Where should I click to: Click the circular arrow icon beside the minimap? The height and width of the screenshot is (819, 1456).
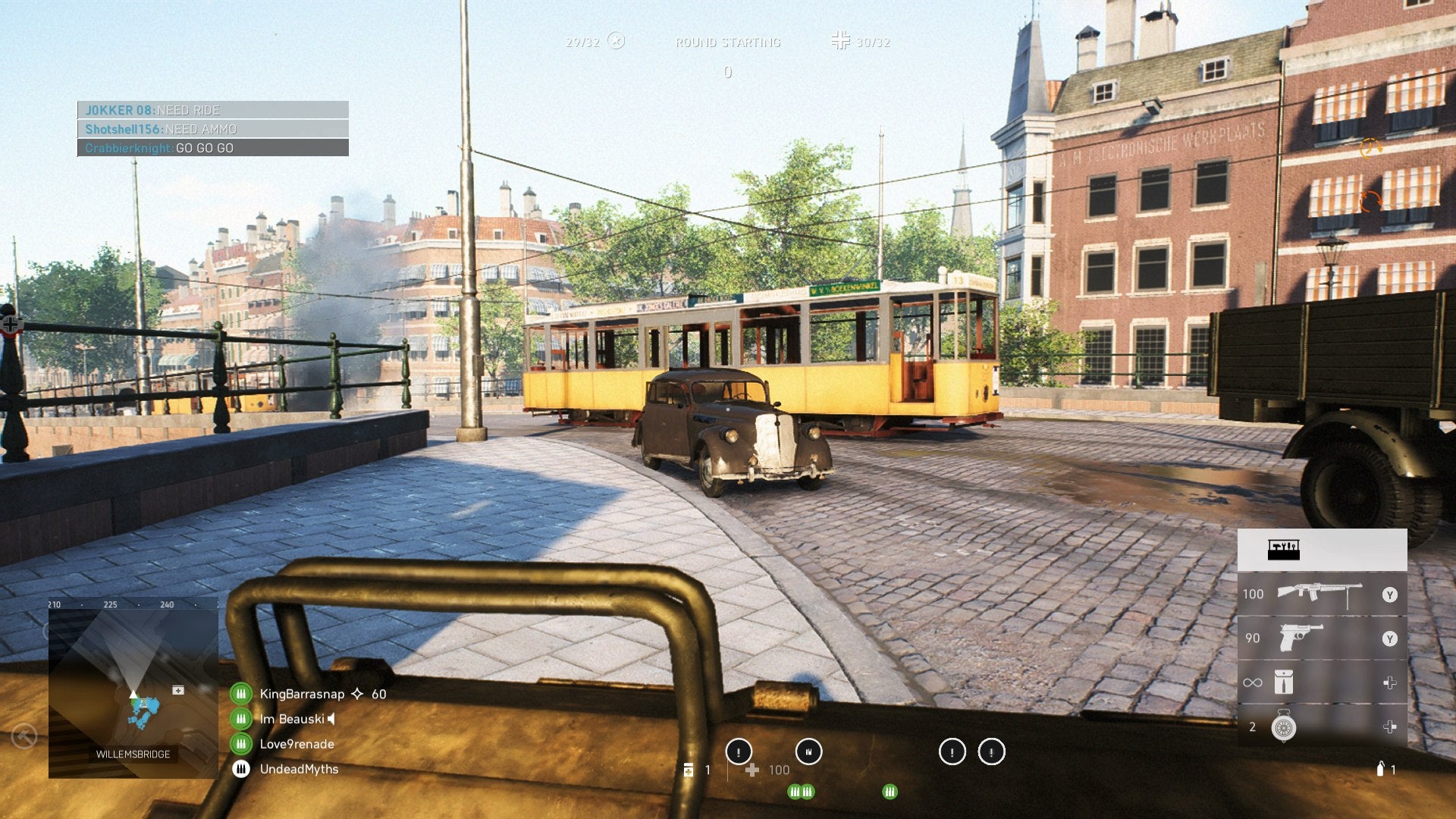pyautogui.click(x=24, y=736)
